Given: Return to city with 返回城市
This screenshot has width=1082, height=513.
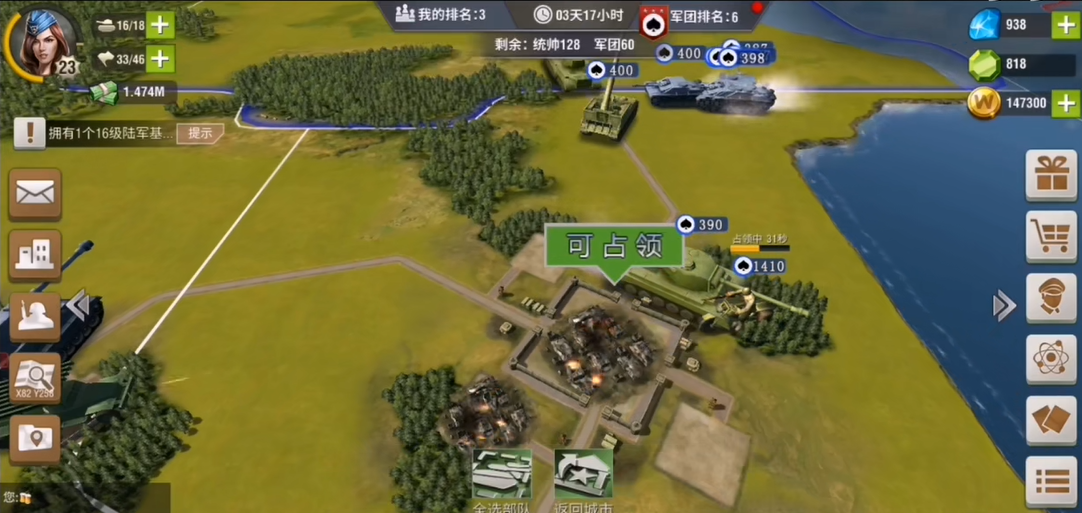Looking at the screenshot, I should tap(583, 480).
